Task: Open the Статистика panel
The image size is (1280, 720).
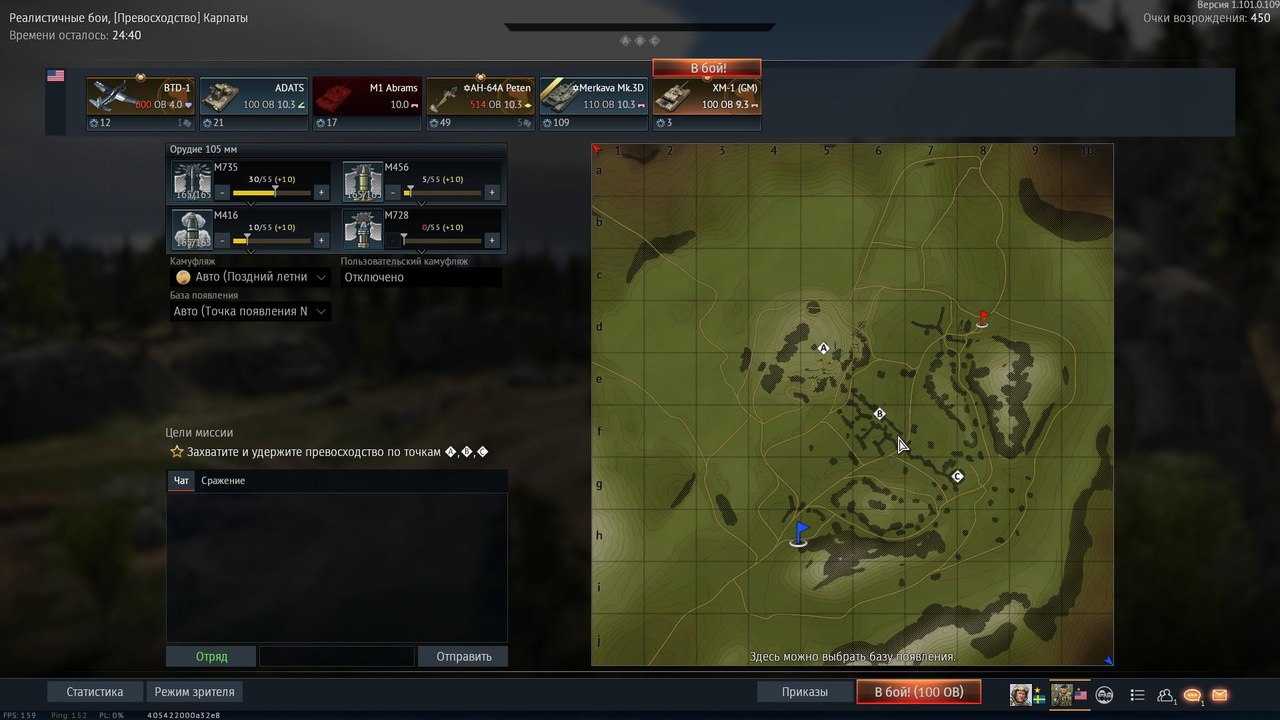Action: coord(95,692)
